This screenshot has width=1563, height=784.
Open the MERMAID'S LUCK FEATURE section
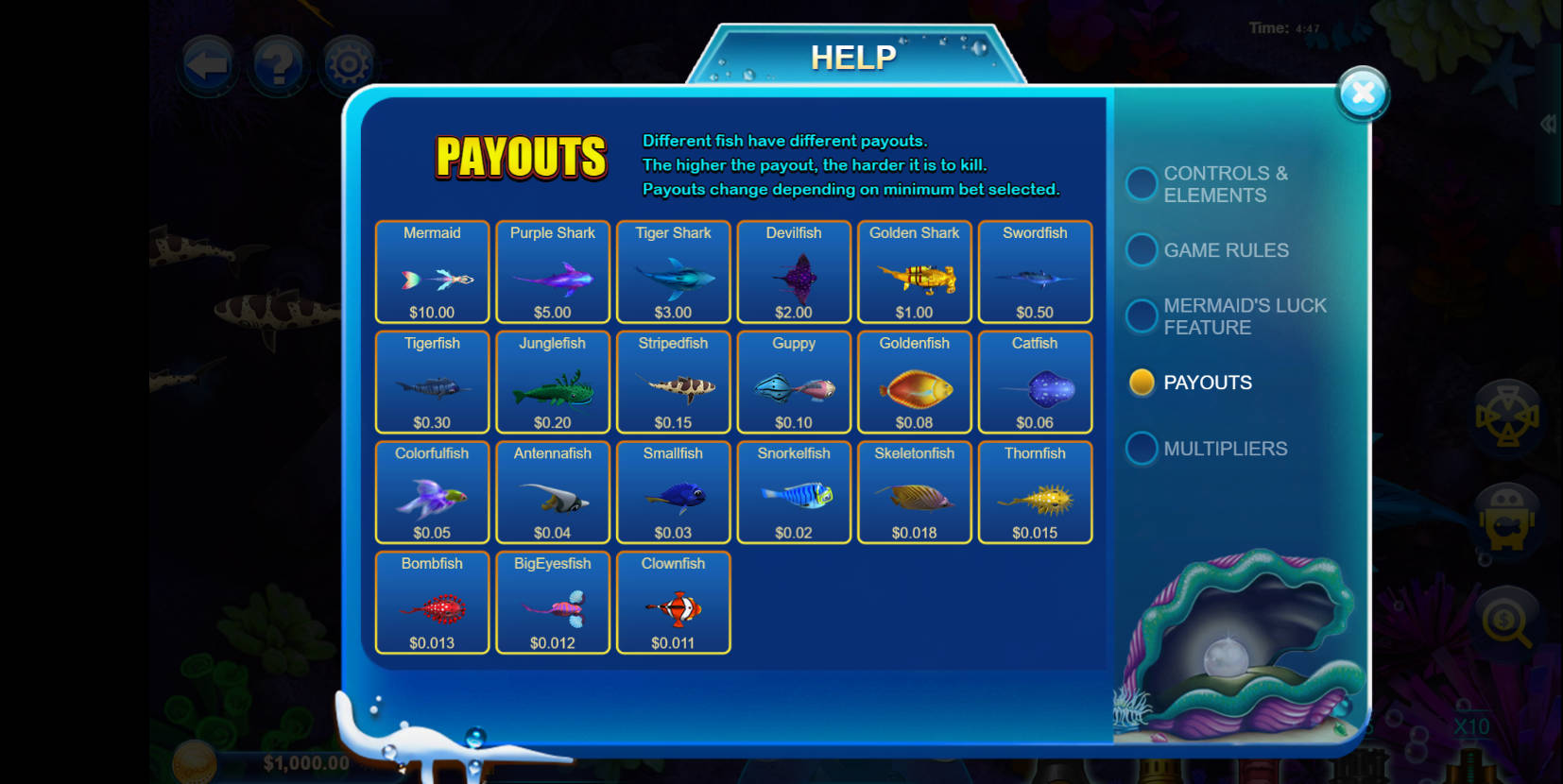[x=1142, y=315]
